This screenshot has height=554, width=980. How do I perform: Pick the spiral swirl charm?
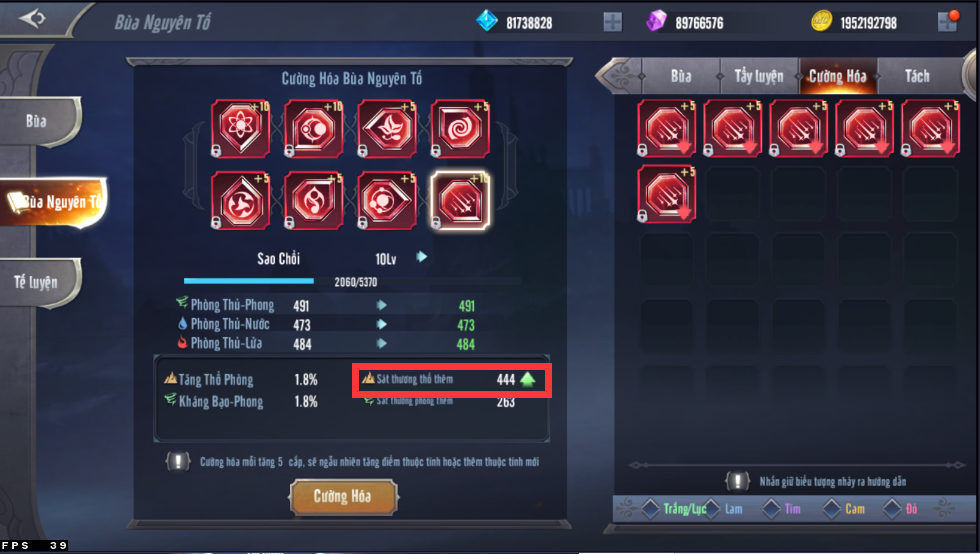460,129
